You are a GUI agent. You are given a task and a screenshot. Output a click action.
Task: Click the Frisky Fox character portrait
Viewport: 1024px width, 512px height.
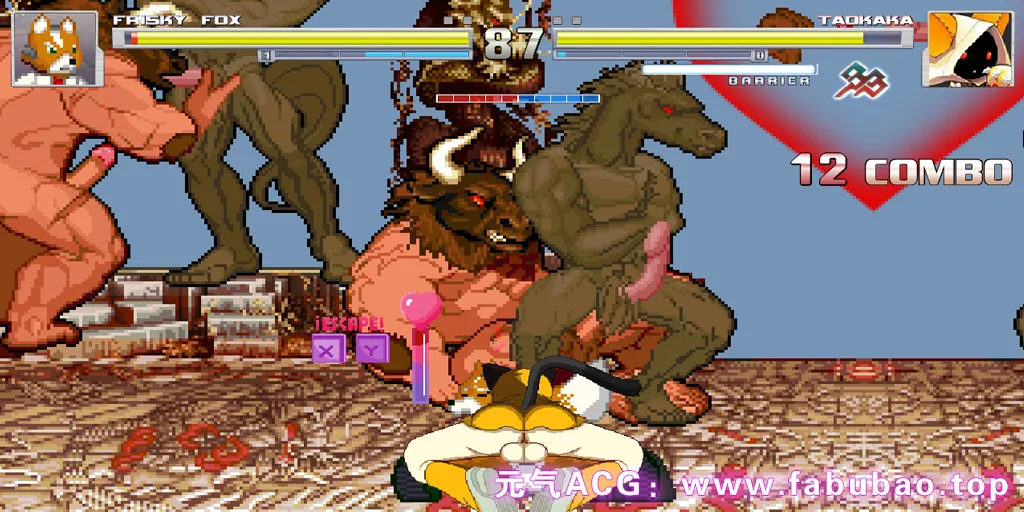click(55, 49)
